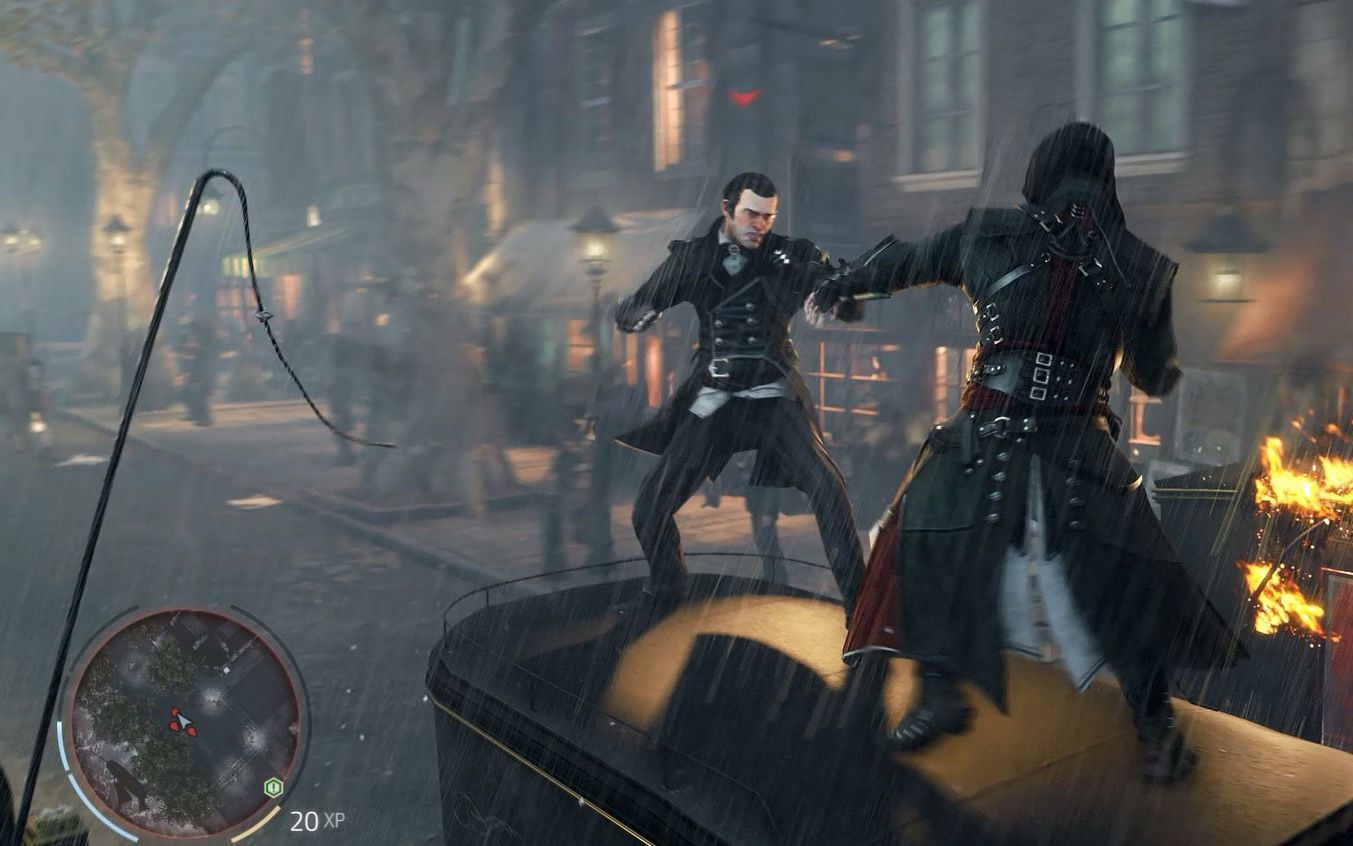Click the white diamond waypoint marker on the minimap

point(226,670)
